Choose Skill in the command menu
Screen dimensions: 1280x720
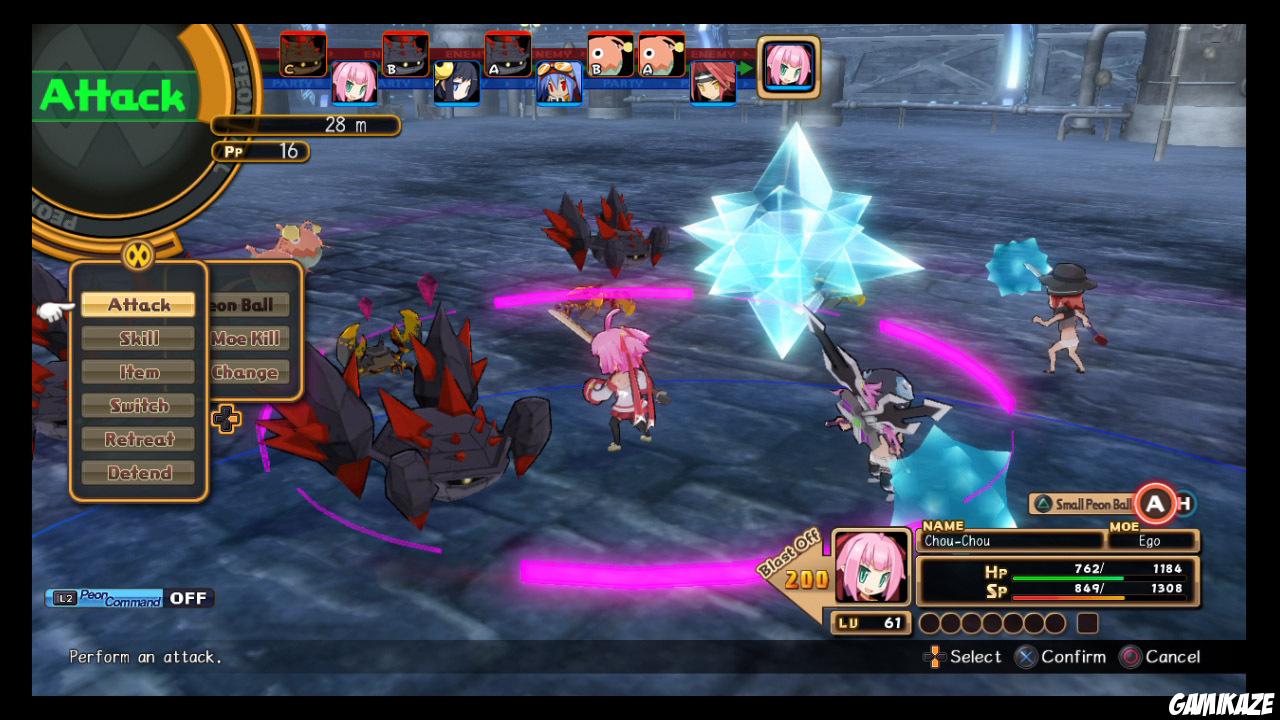tap(138, 338)
